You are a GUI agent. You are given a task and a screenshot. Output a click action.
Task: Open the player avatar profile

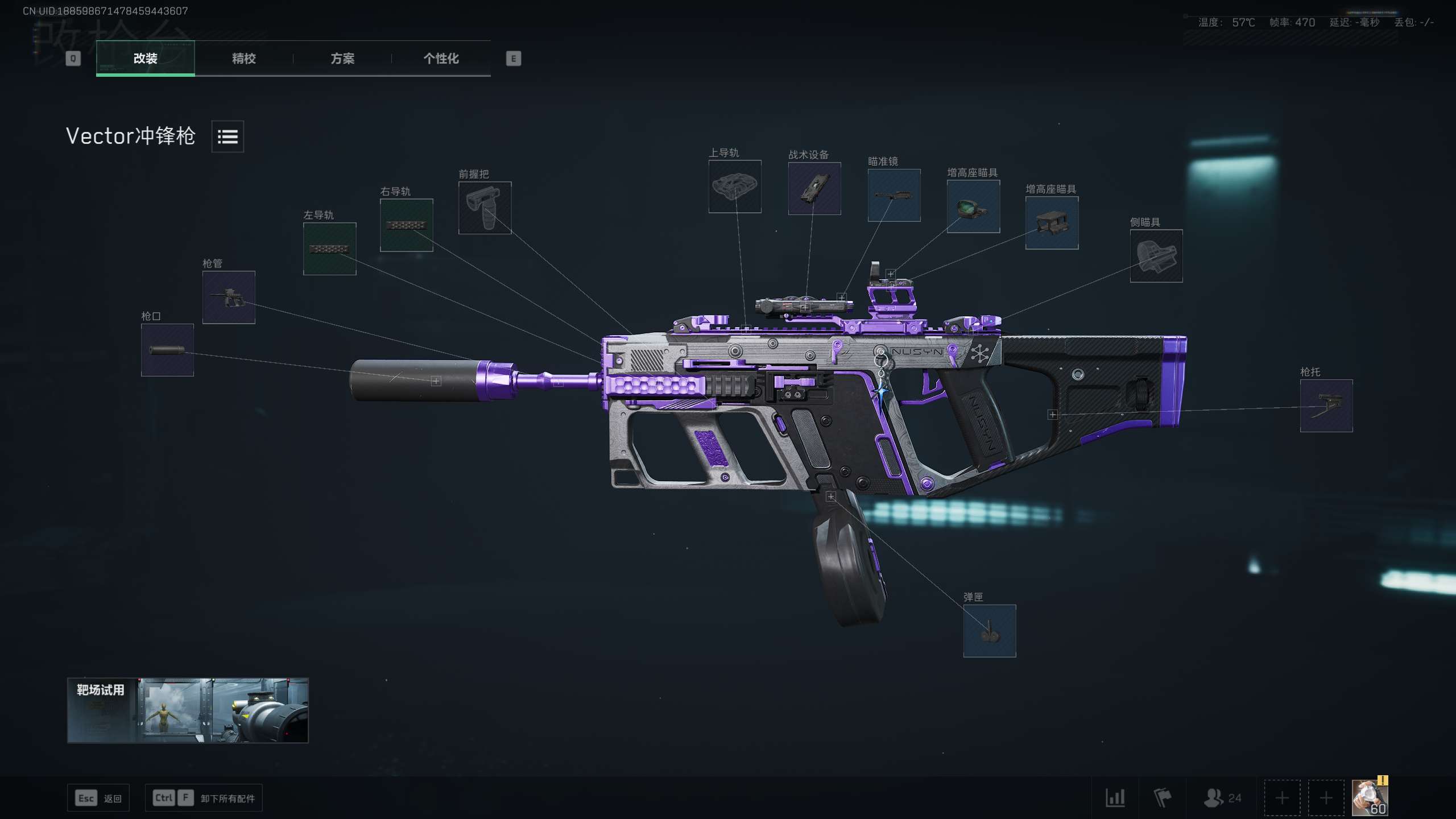click(1370, 797)
